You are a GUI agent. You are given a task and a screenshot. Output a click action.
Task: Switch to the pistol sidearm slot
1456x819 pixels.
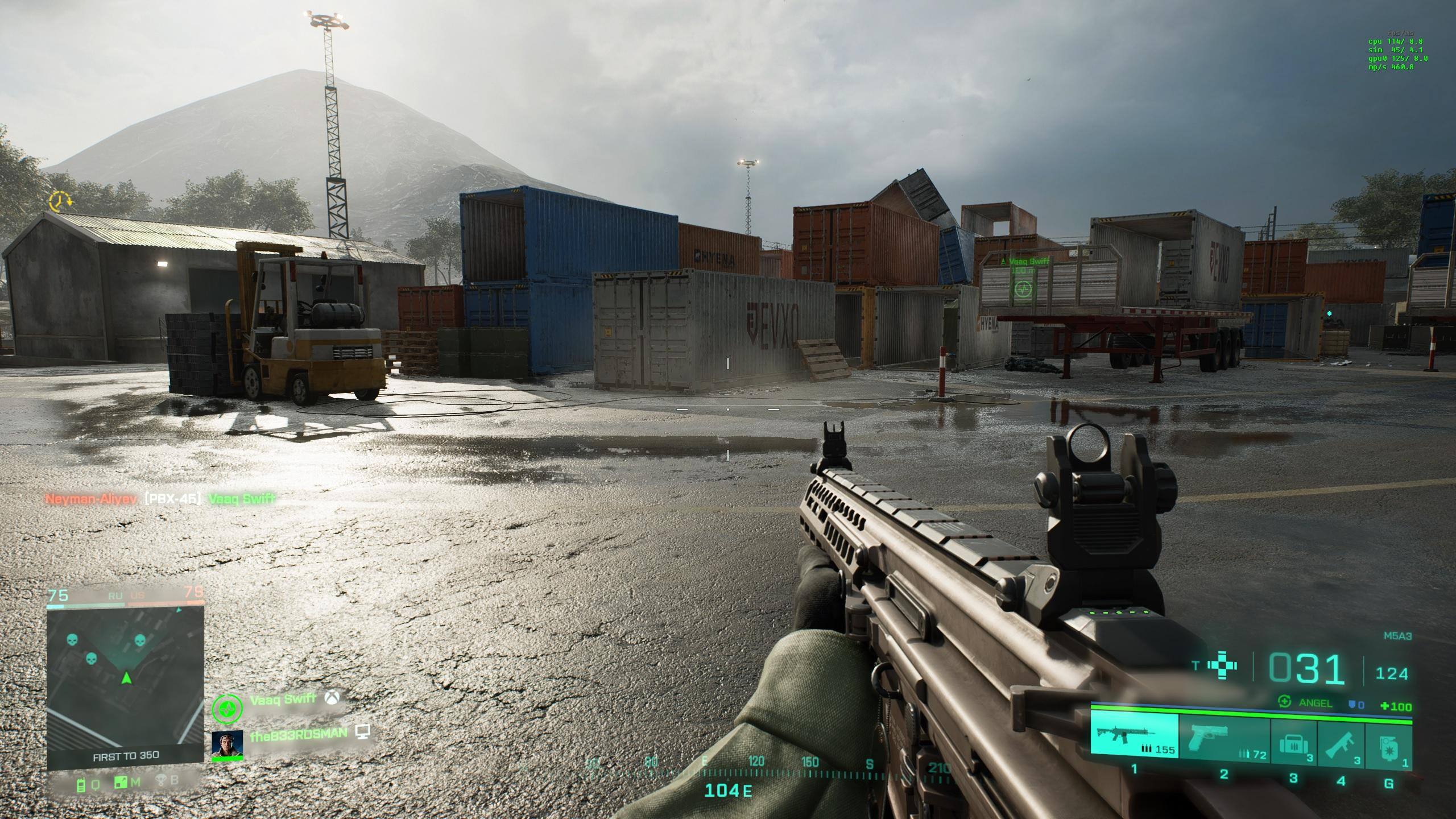[1224, 738]
